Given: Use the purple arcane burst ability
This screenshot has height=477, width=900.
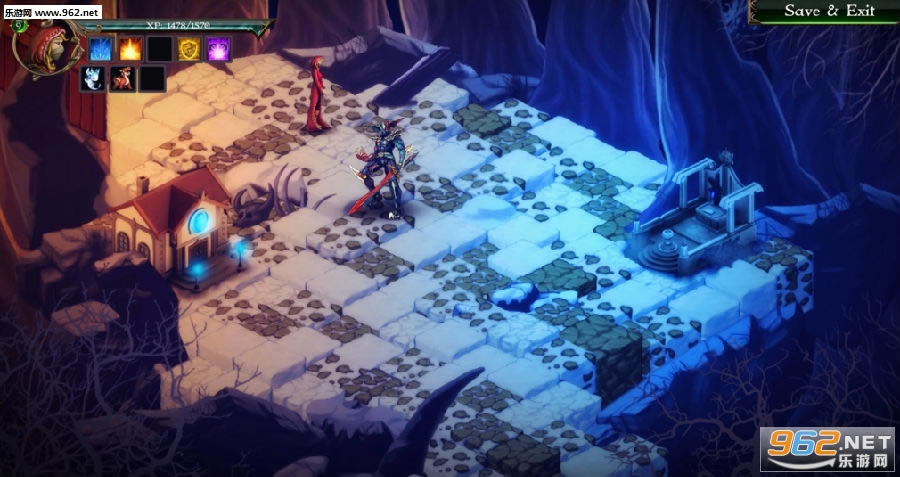Looking at the screenshot, I should (x=218, y=48).
